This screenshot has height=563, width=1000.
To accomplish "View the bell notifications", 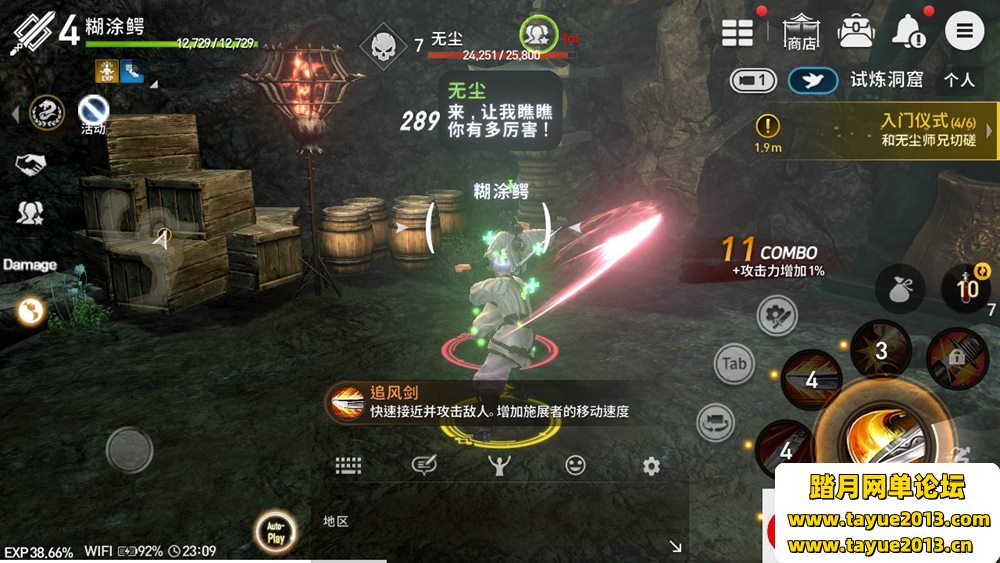I will (909, 32).
